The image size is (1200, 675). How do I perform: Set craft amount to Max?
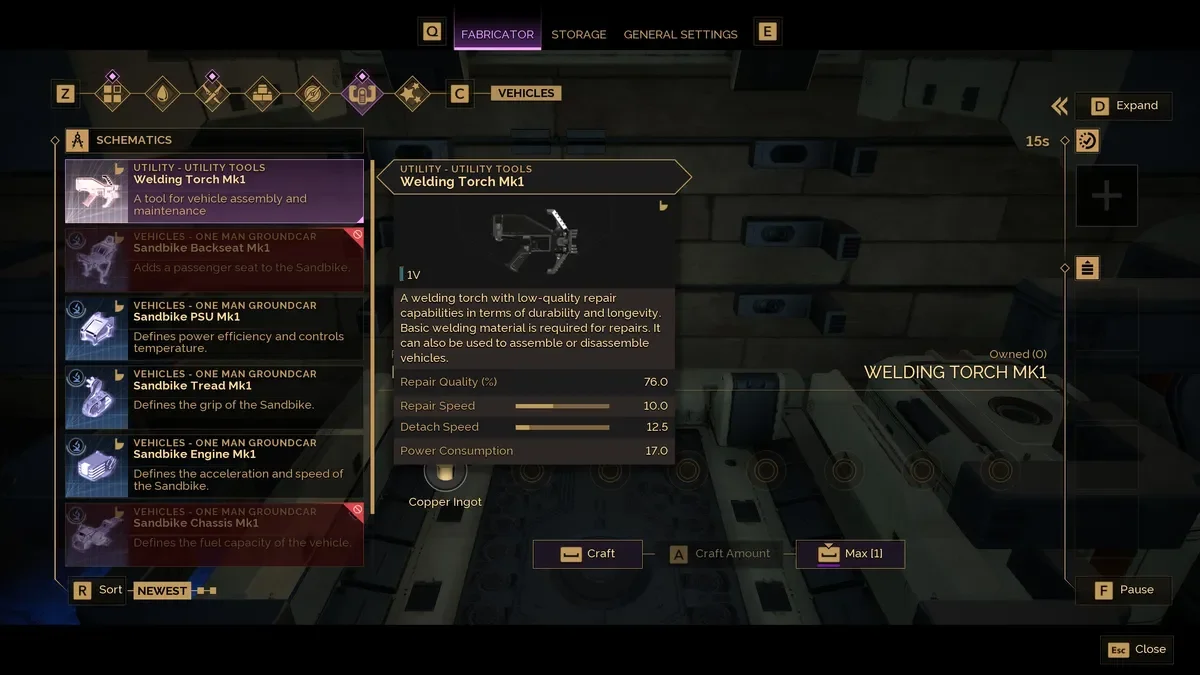click(x=850, y=554)
